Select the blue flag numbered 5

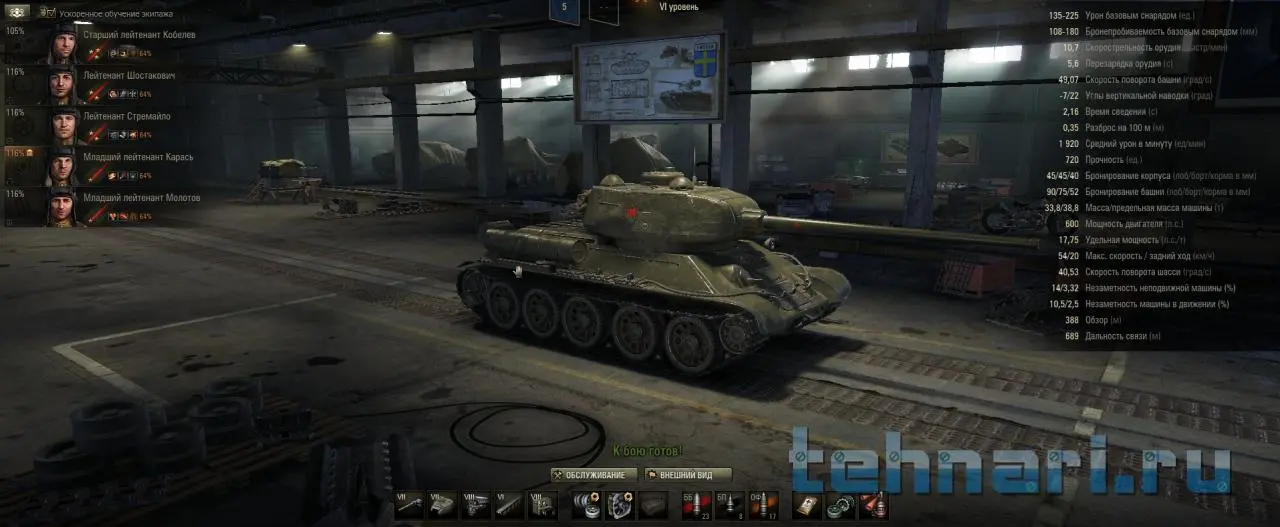tap(564, 10)
